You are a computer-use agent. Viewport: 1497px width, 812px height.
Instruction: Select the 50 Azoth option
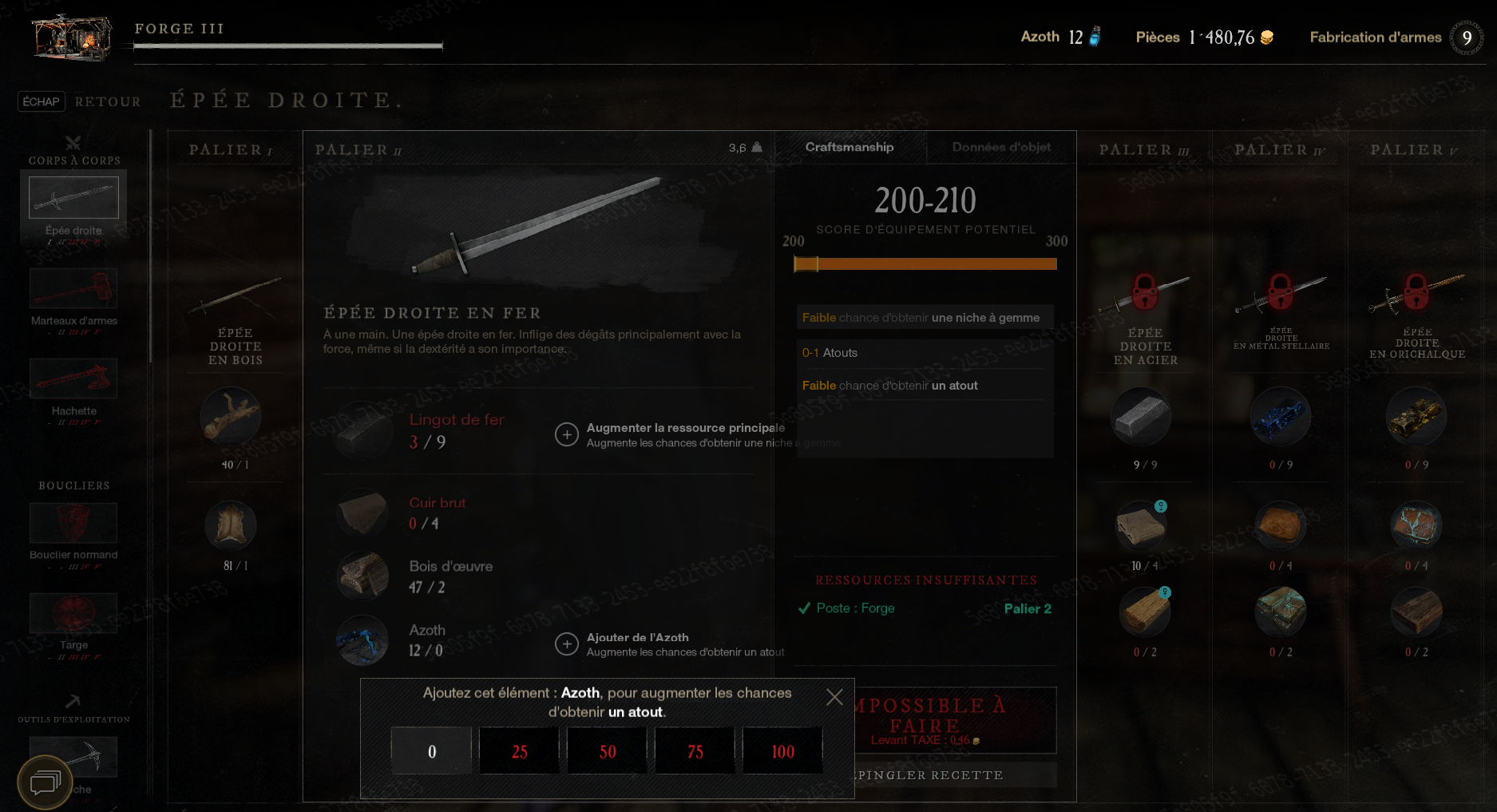(607, 751)
